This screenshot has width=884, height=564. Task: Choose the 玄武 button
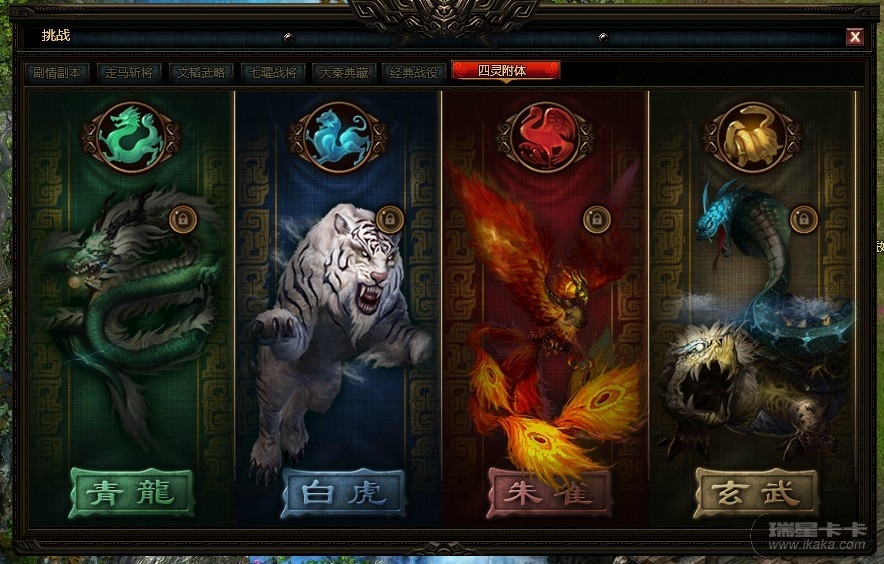click(x=756, y=493)
